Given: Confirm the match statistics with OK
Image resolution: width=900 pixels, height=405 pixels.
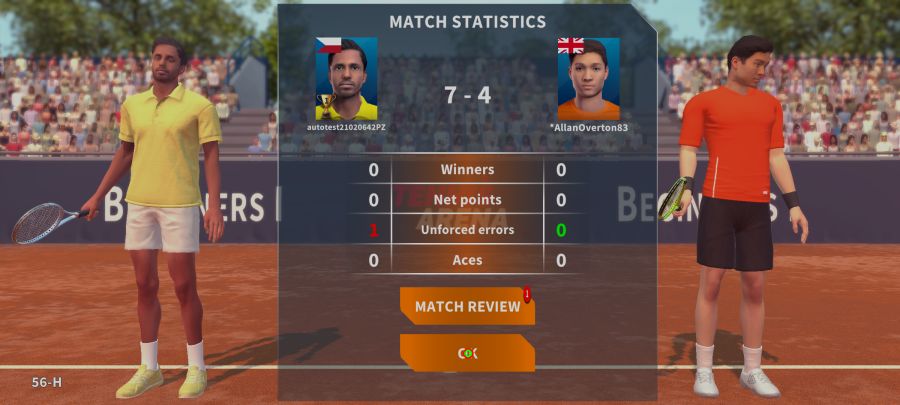Looking at the screenshot, I should pos(467,353).
